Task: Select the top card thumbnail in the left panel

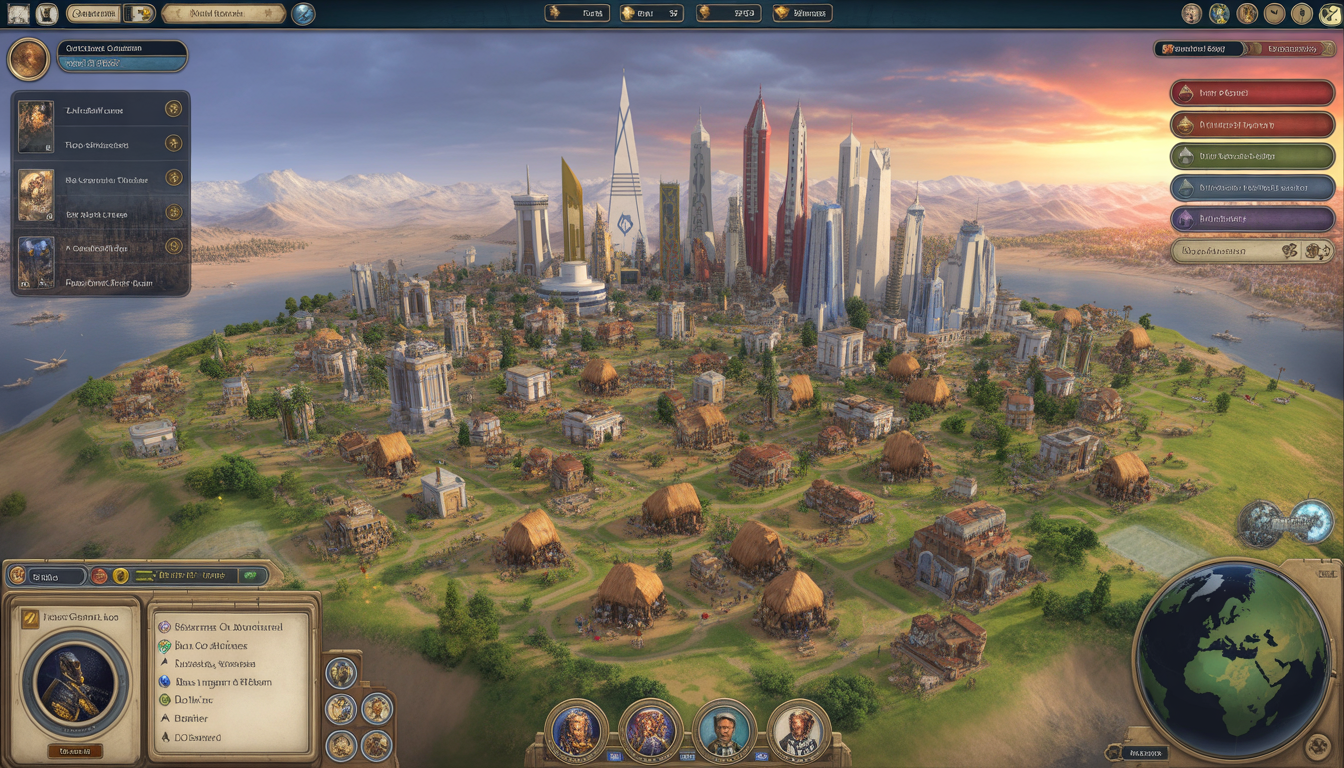Action: pos(36,126)
